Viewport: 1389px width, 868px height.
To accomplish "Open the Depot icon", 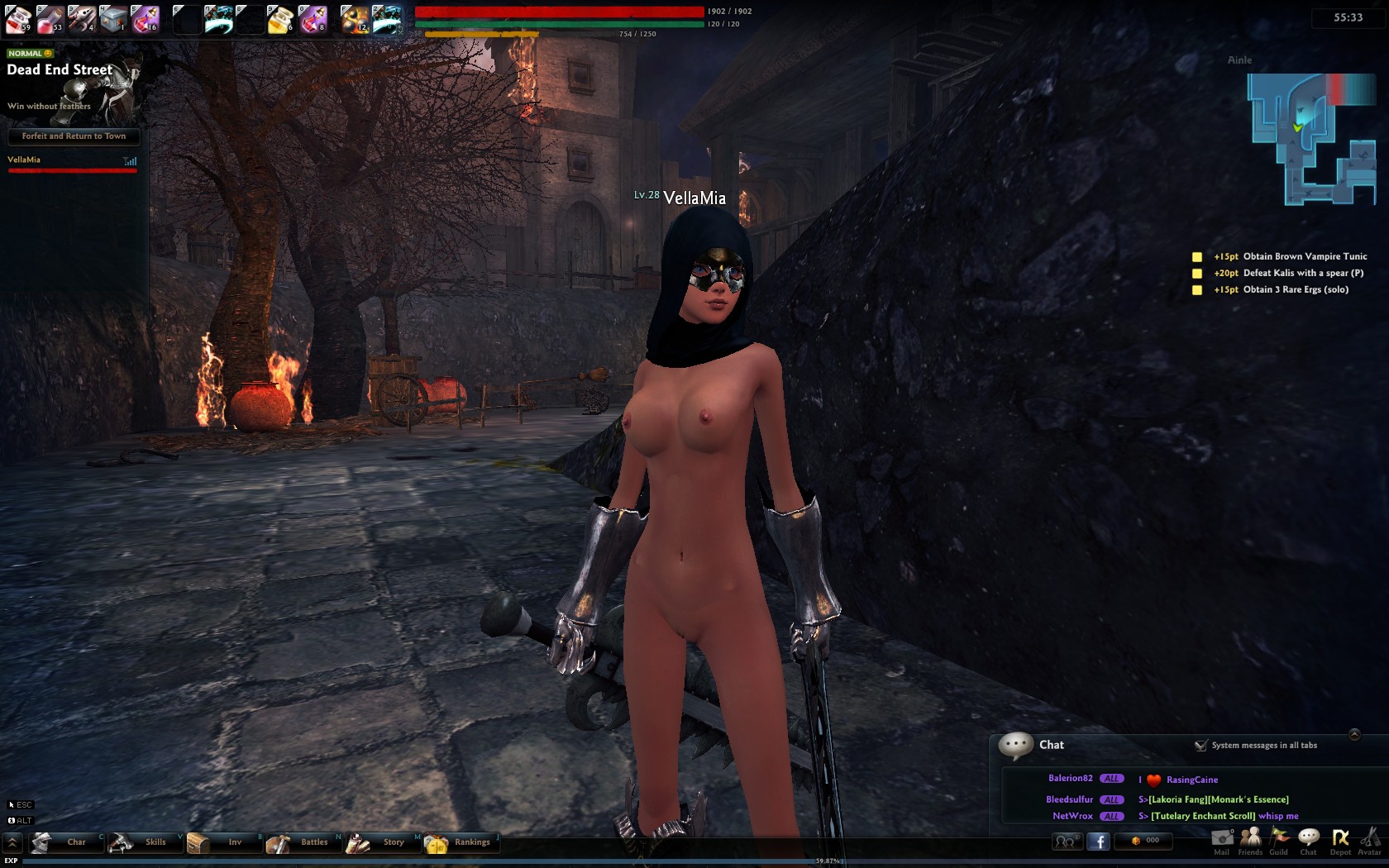I will click(x=1340, y=840).
